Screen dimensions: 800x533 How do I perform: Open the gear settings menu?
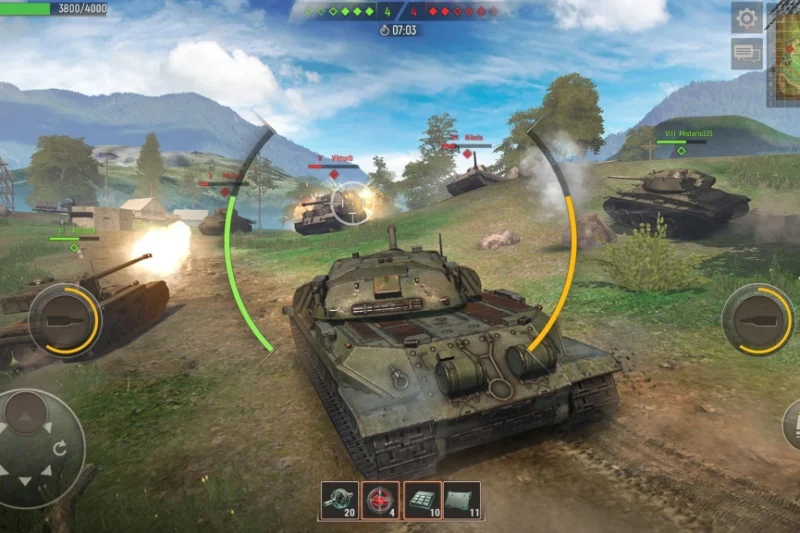tap(746, 17)
